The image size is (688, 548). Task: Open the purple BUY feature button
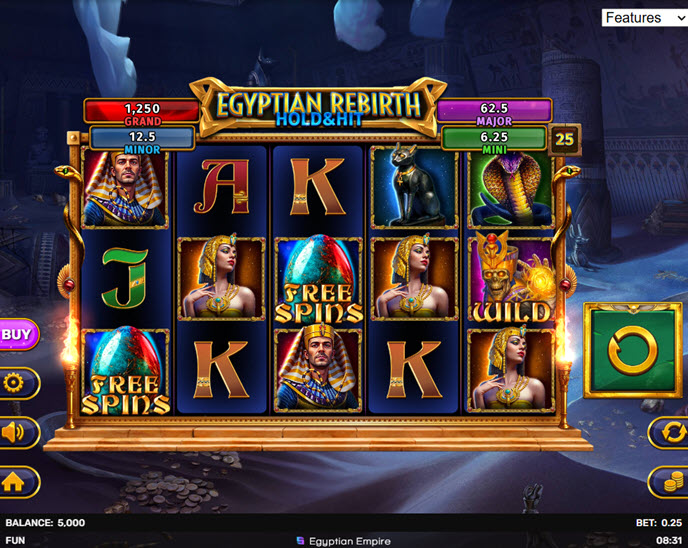coord(16,335)
